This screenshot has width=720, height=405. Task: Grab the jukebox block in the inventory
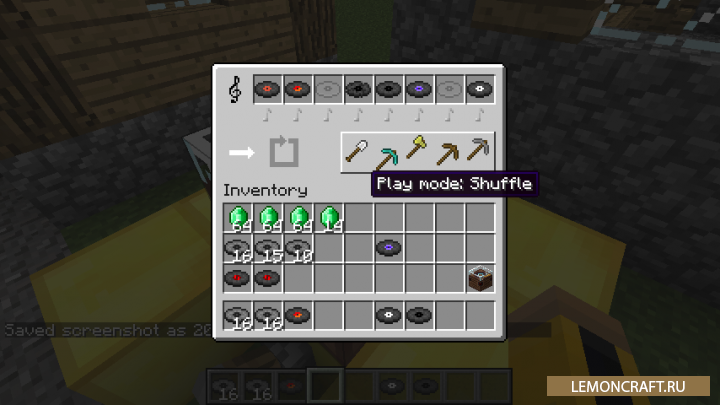tap(479, 277)
